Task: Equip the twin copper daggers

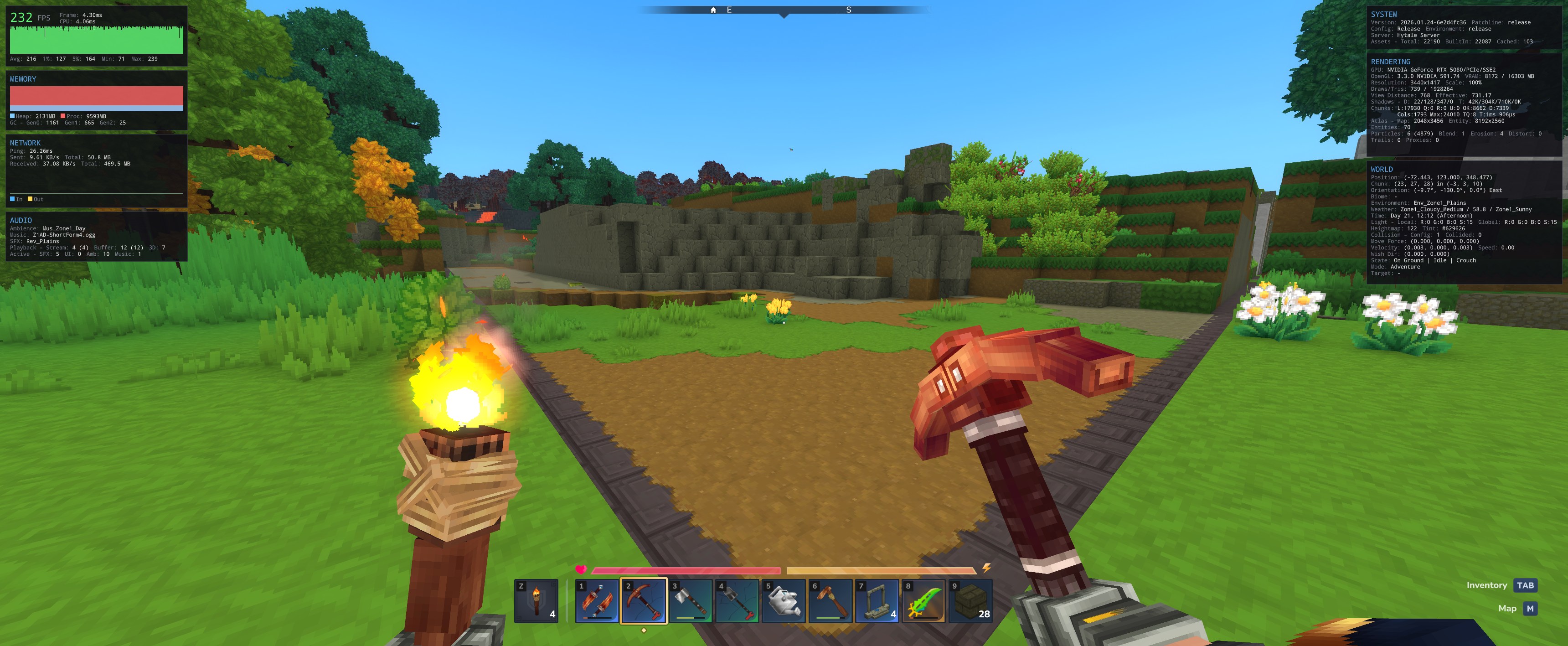Action: click(x=597, y=600)
